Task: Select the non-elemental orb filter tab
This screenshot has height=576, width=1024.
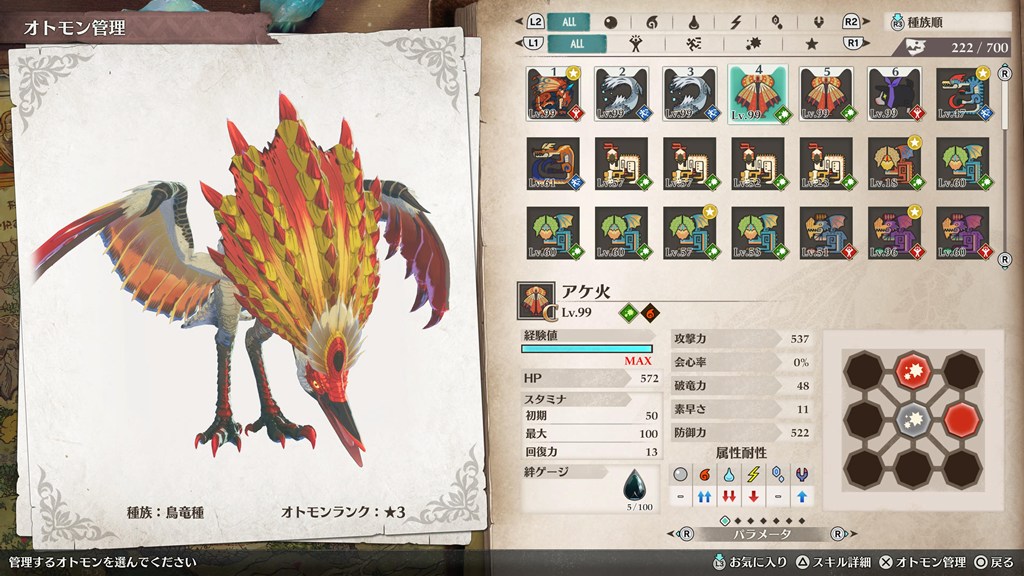Action: (610, 22)
